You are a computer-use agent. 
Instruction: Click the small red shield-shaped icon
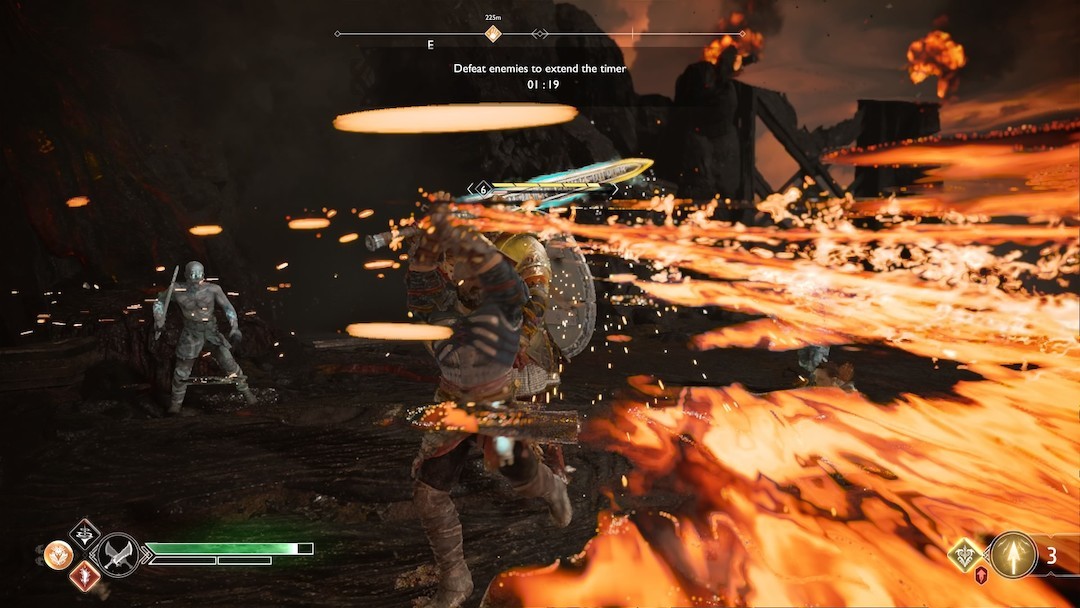pyautogui.click(x=981, y=575)
